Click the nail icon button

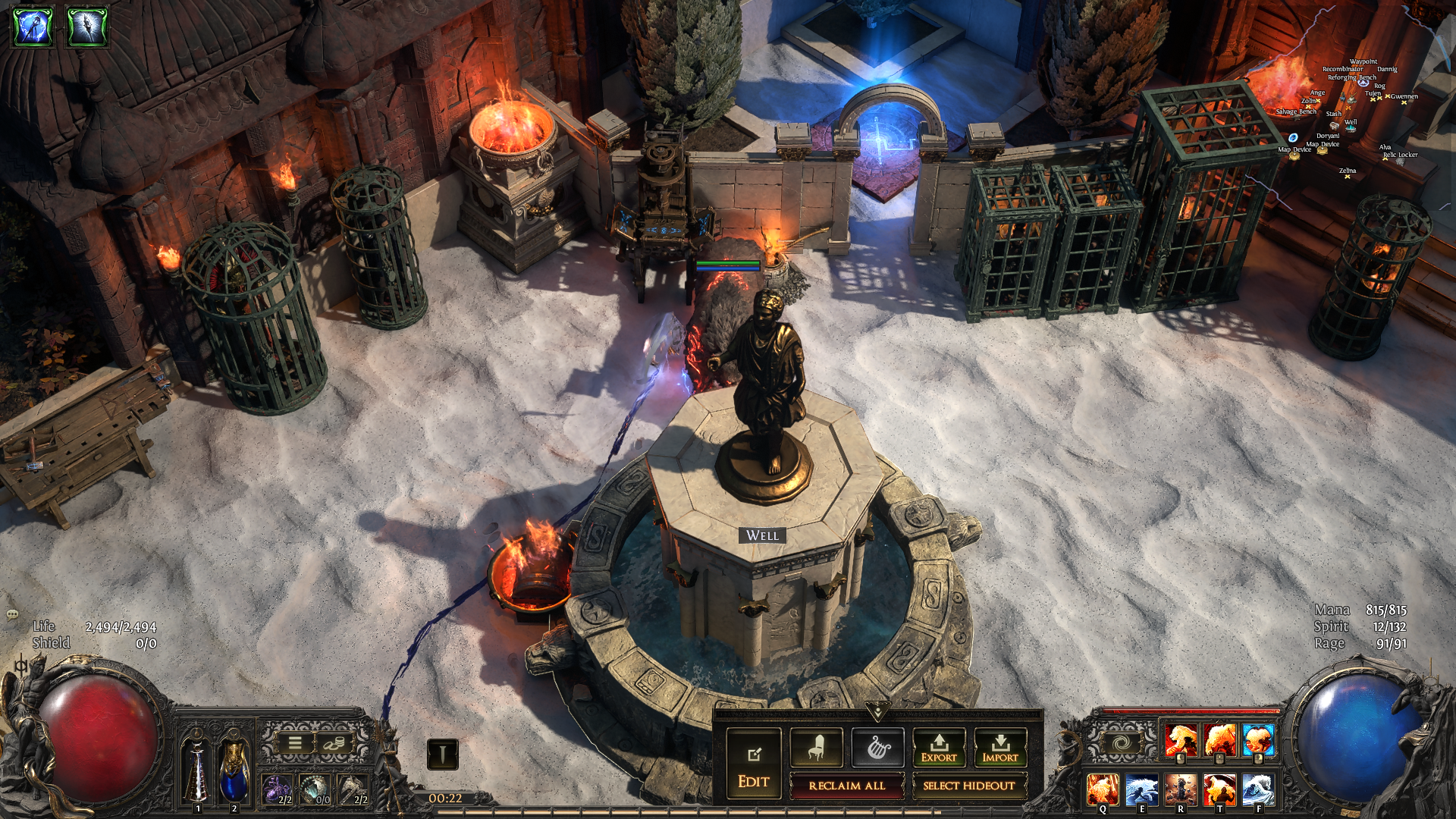443,754
